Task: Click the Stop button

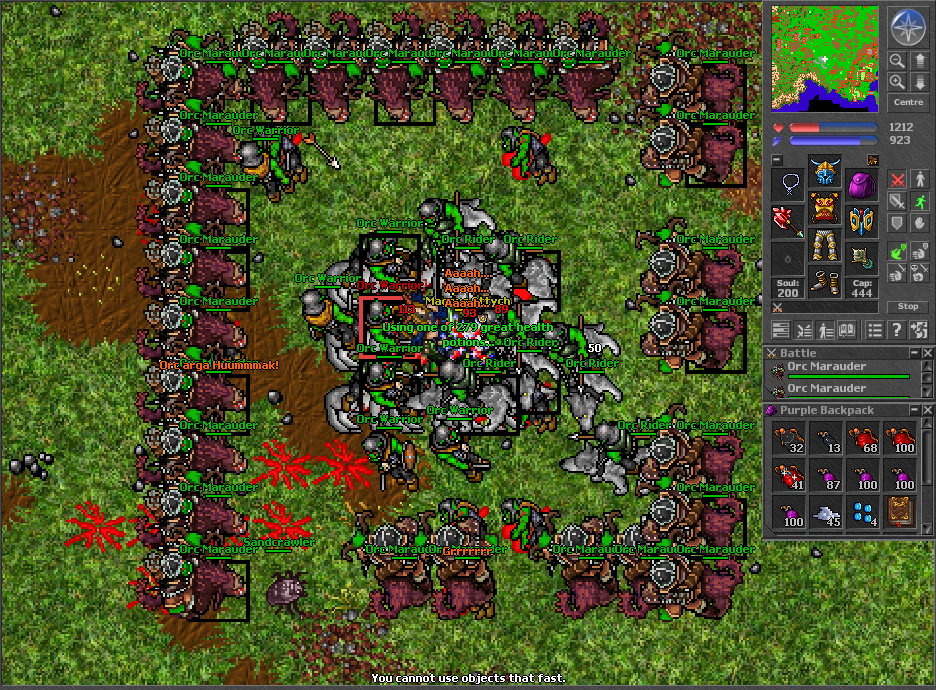Action: (908, 306)
